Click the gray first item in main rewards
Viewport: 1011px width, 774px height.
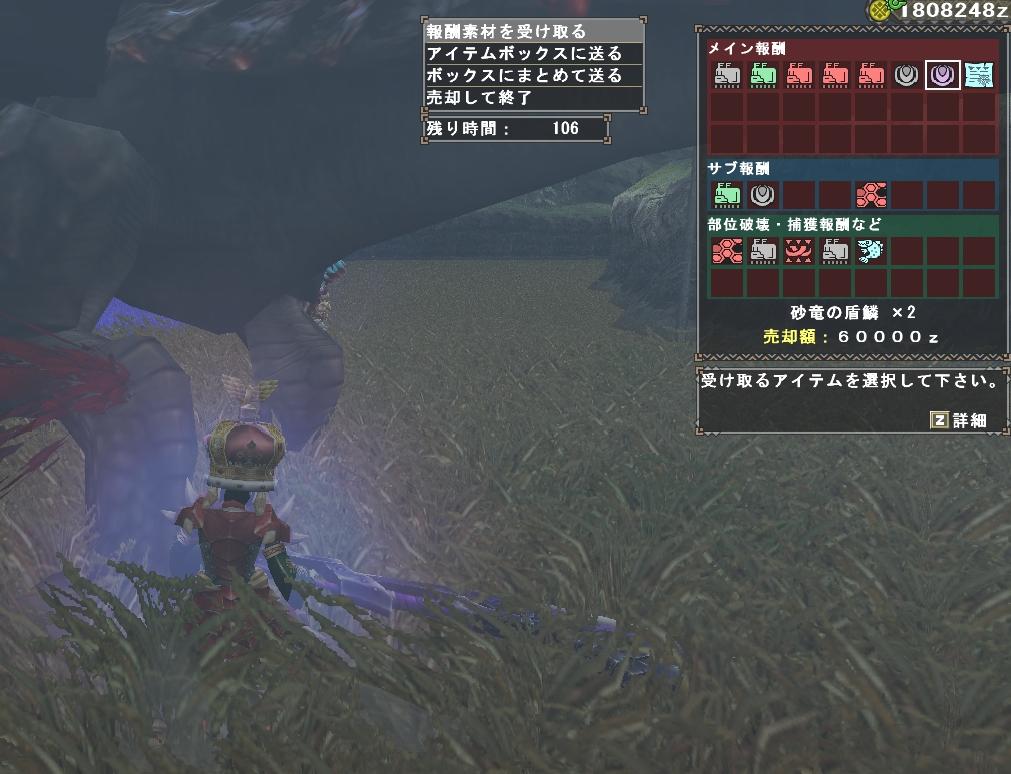pyautogui.click(x=727, y=75)
